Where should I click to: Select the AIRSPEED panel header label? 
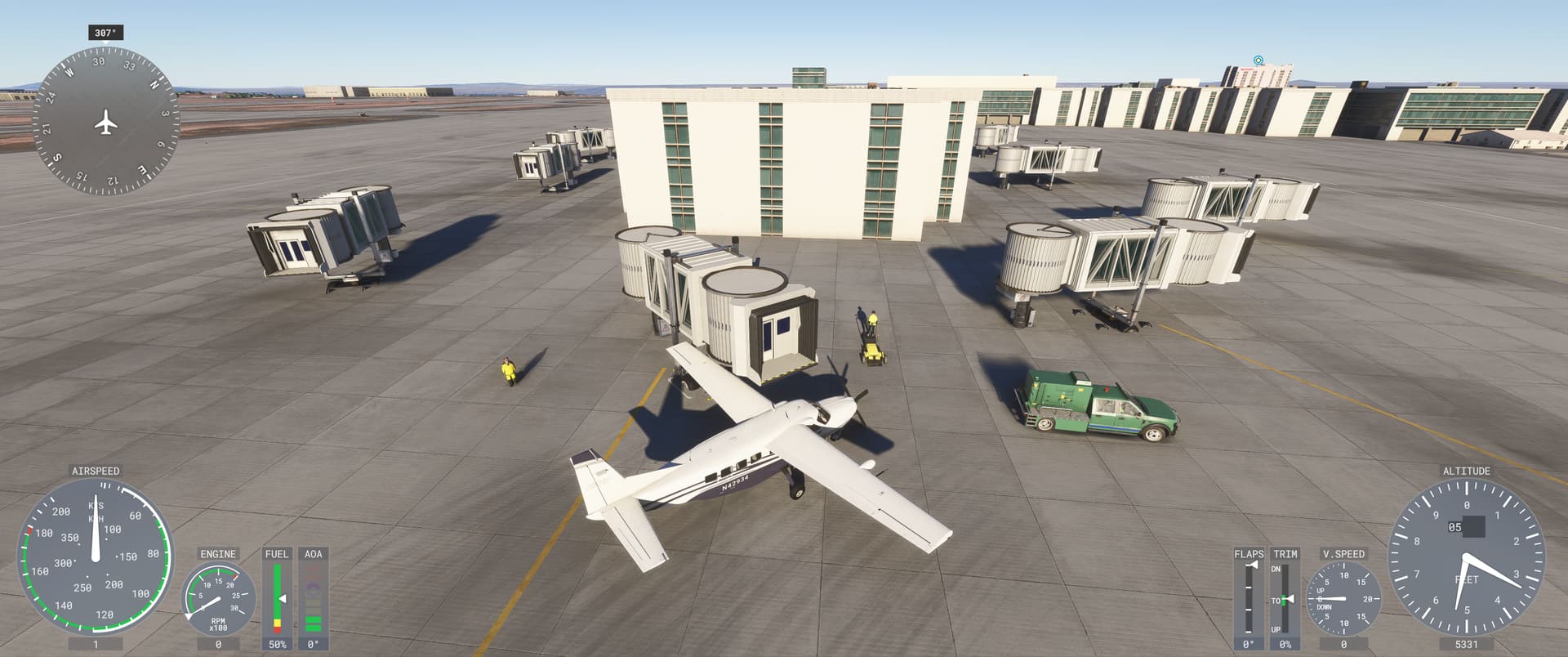[95, 472]
